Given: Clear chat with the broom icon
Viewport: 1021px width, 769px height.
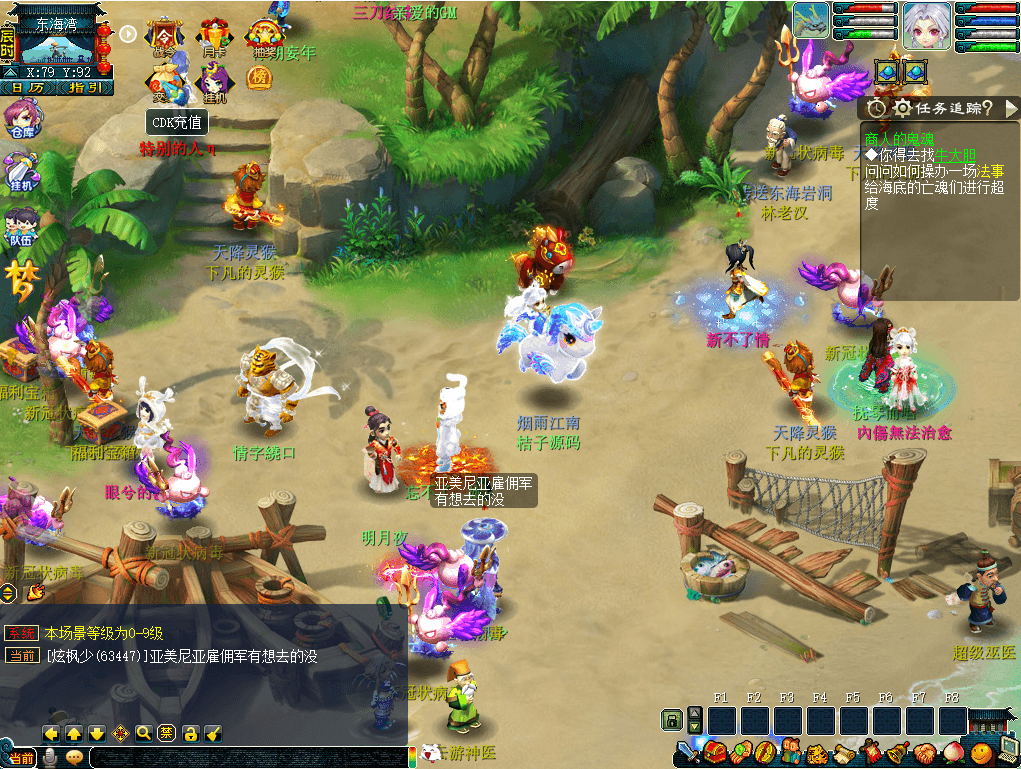Looking at the screenshot, I should [x=213, y=733].
